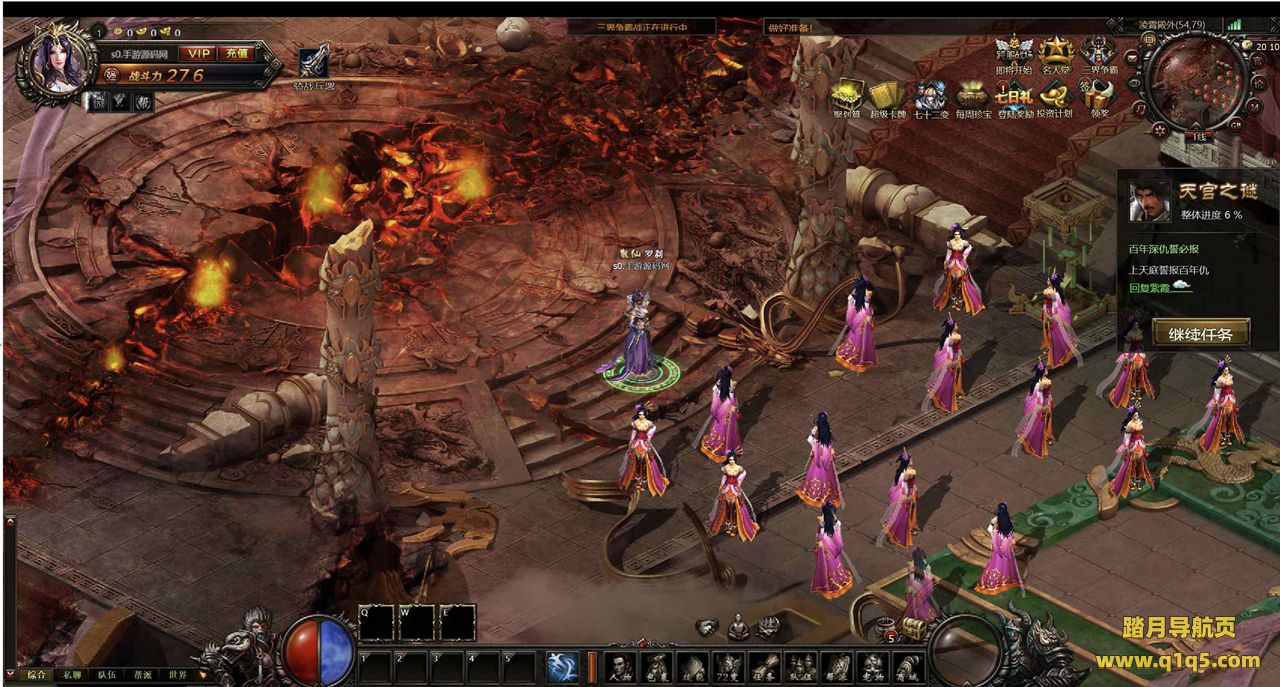Open the 人物 character menu icon
1280x687 pixels.
coord(621,667)
